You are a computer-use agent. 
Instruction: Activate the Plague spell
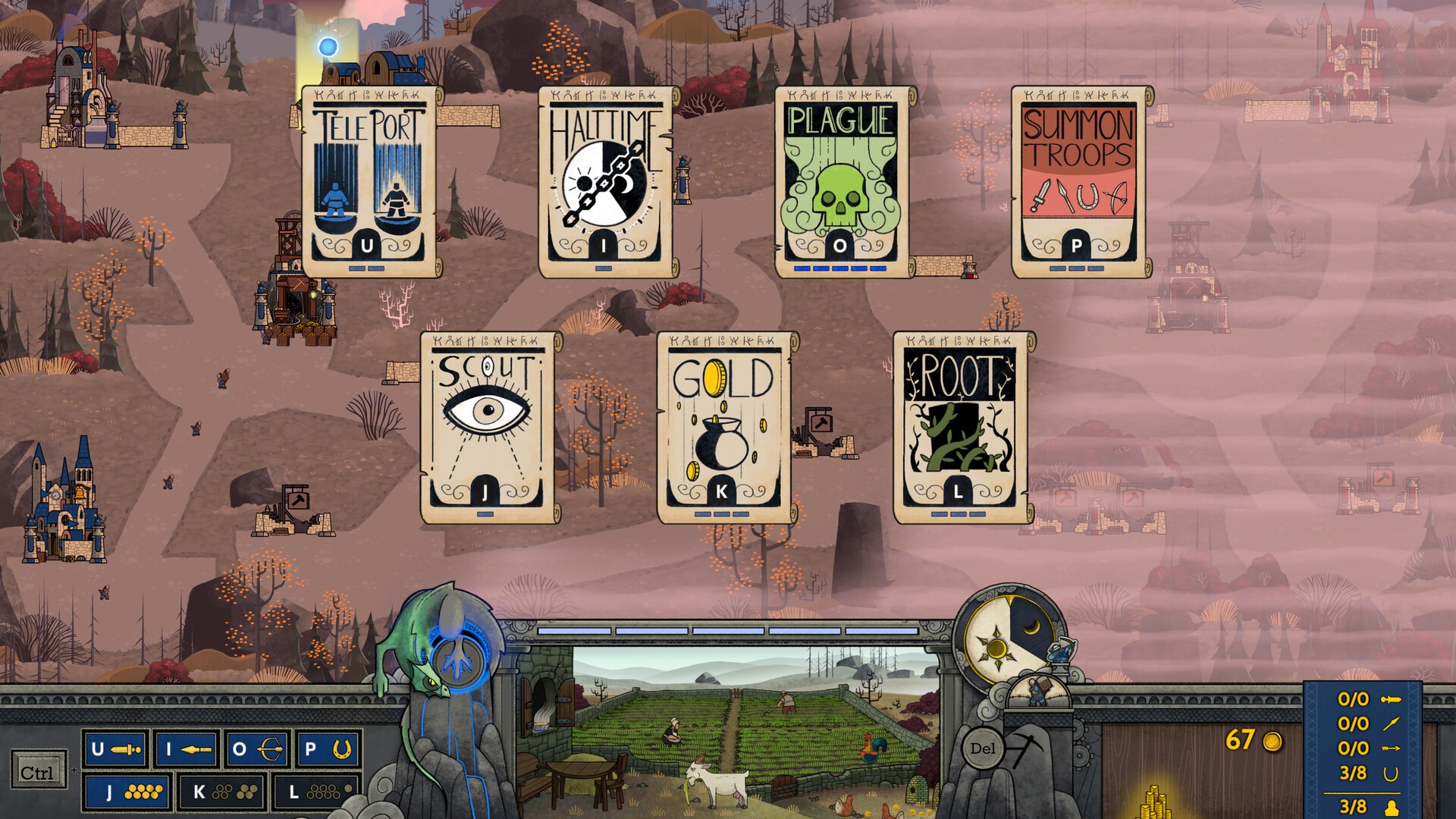click(x=839, y=182)
